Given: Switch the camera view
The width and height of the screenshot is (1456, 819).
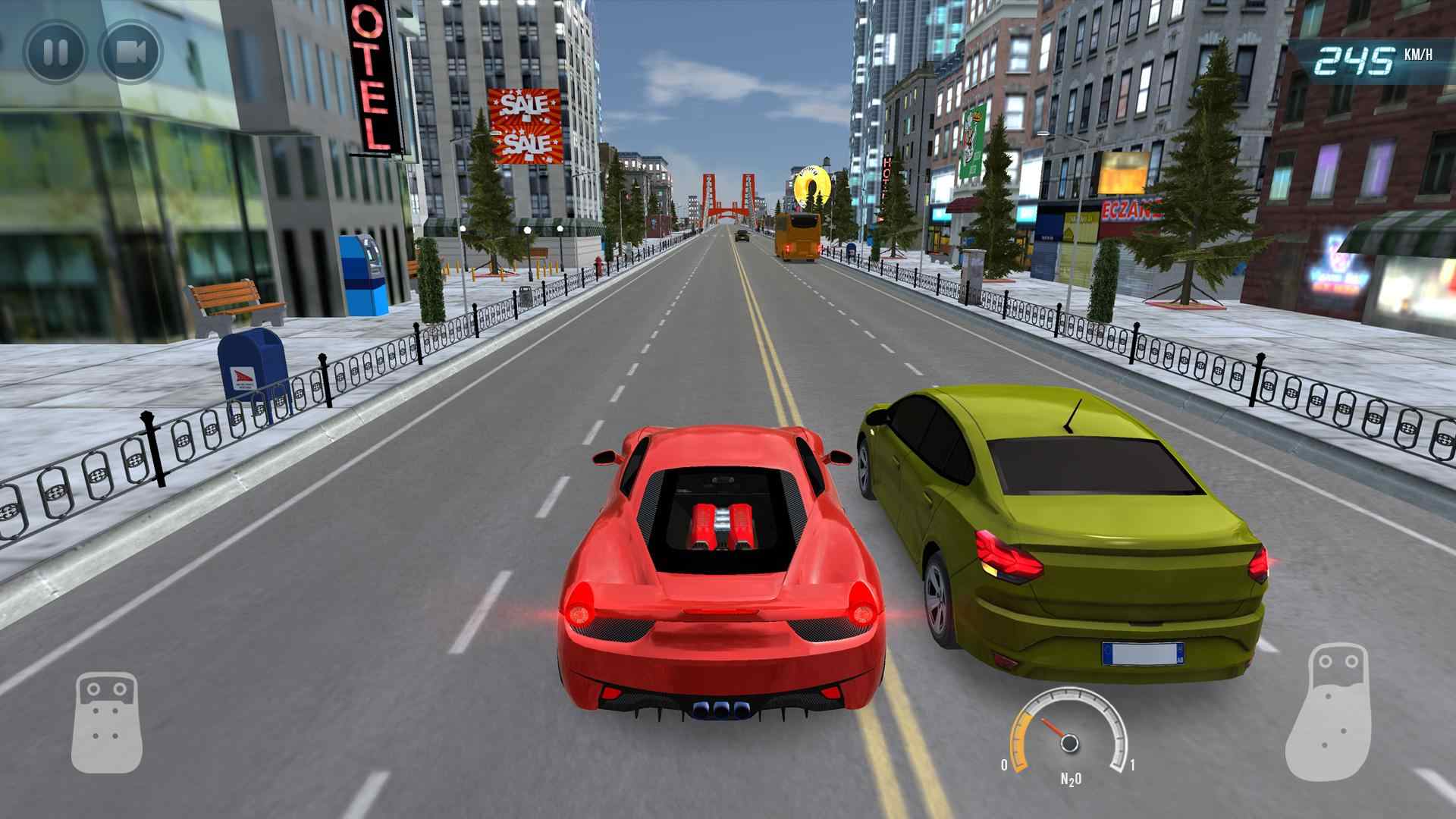Looking at the screenshot, I should [131, 52].
